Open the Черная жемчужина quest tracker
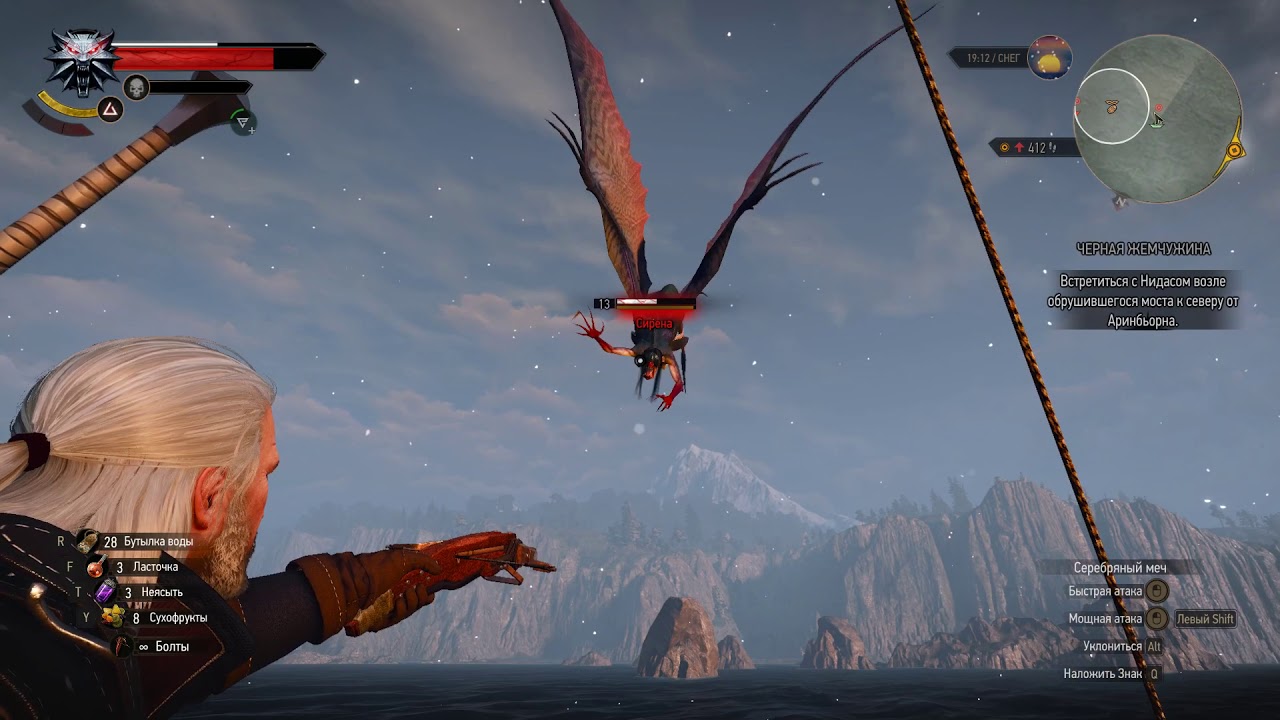 point(1143,249)
